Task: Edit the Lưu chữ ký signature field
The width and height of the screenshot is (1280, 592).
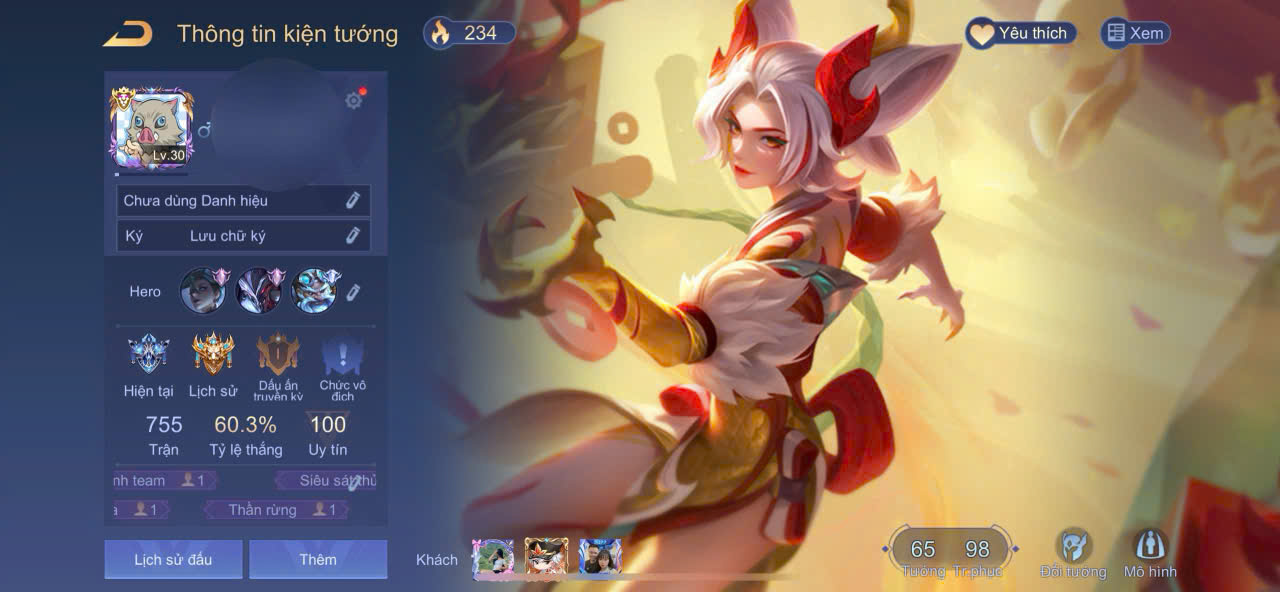Action: pyautogui.click(x=352, y=236)
